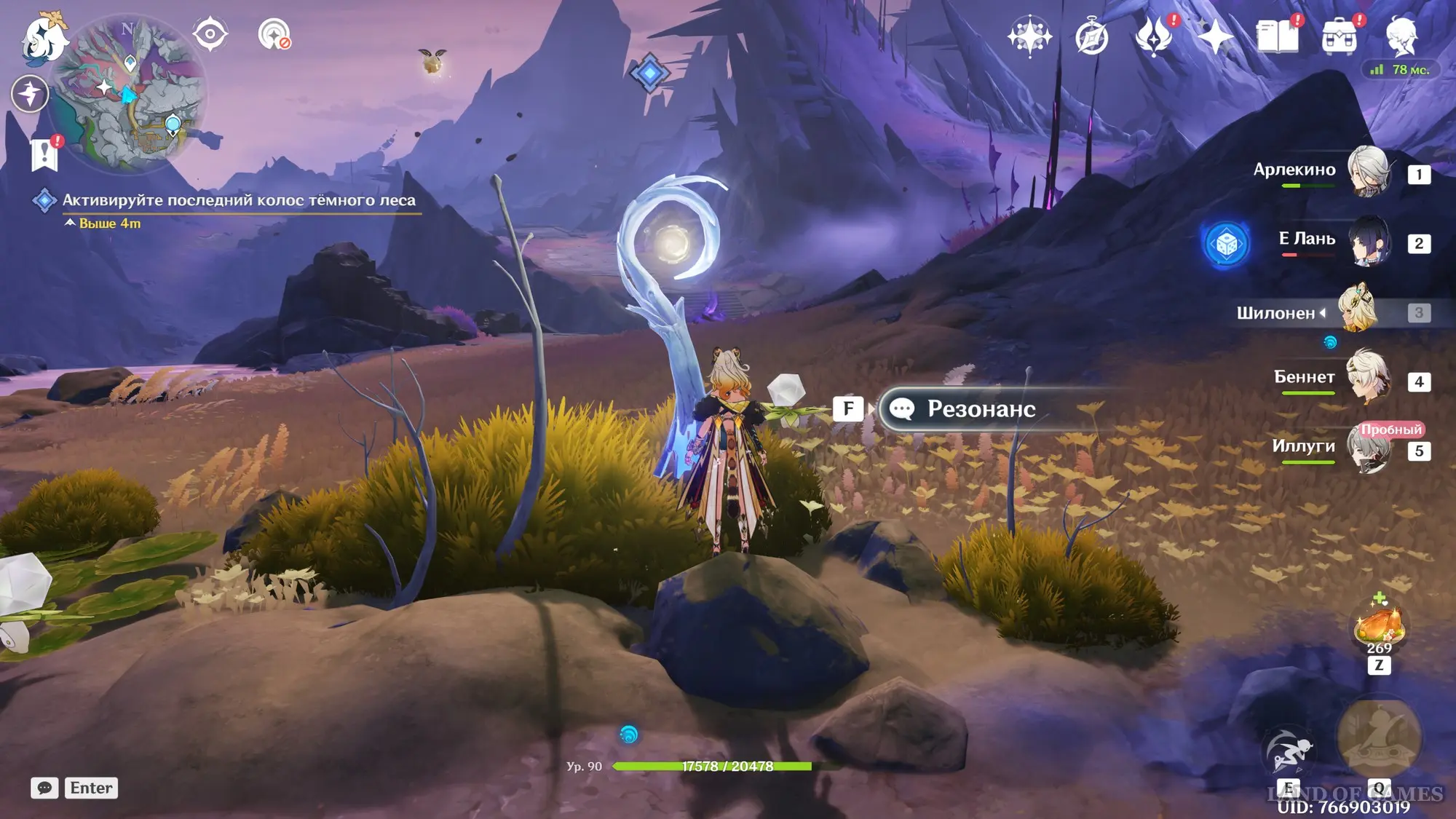The width and height of the screenshot is (1456, 819).
Task: Select the tracked quest objective text
Action: coord(239,200)
